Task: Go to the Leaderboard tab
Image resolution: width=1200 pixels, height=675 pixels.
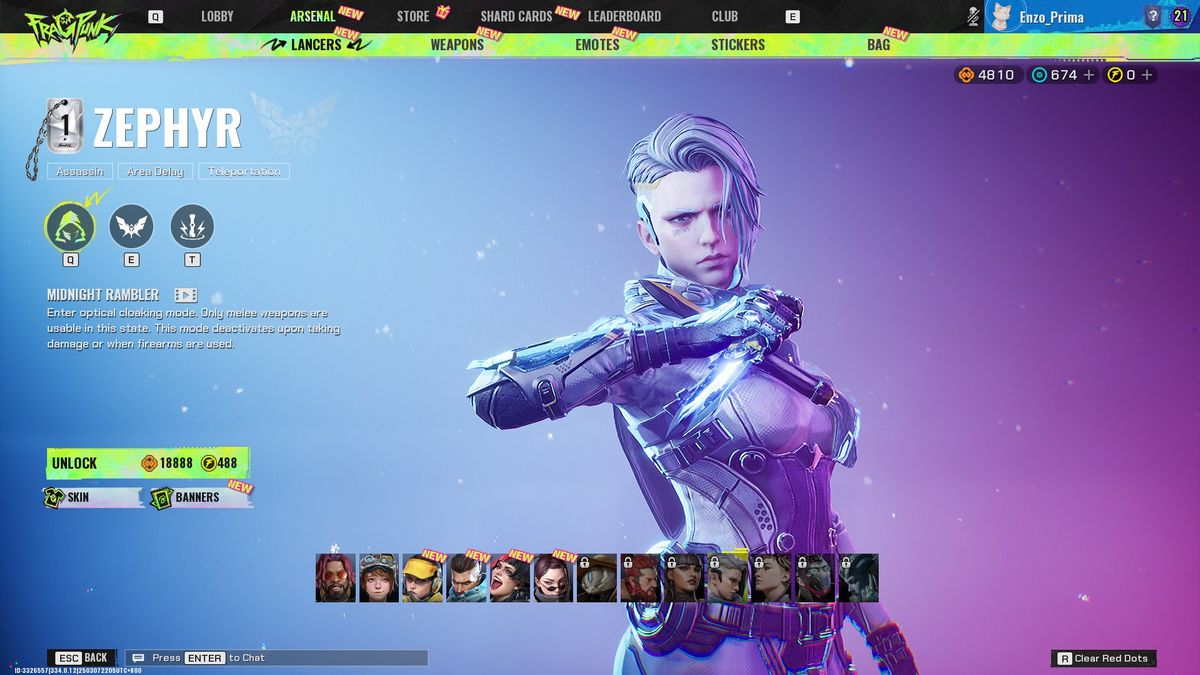Action: point(624,16)
